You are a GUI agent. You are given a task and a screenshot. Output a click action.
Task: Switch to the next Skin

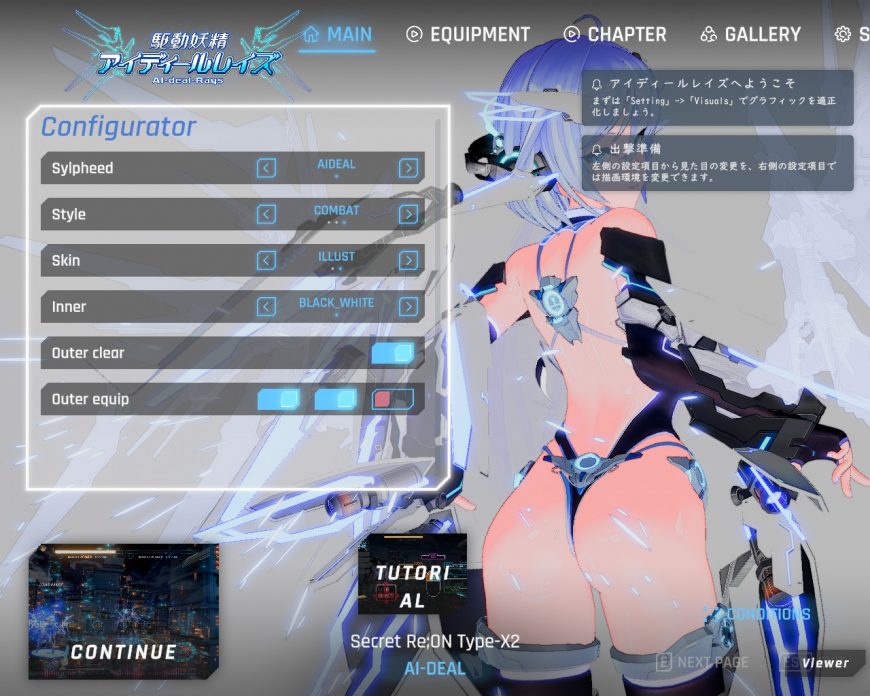[408, 260]
